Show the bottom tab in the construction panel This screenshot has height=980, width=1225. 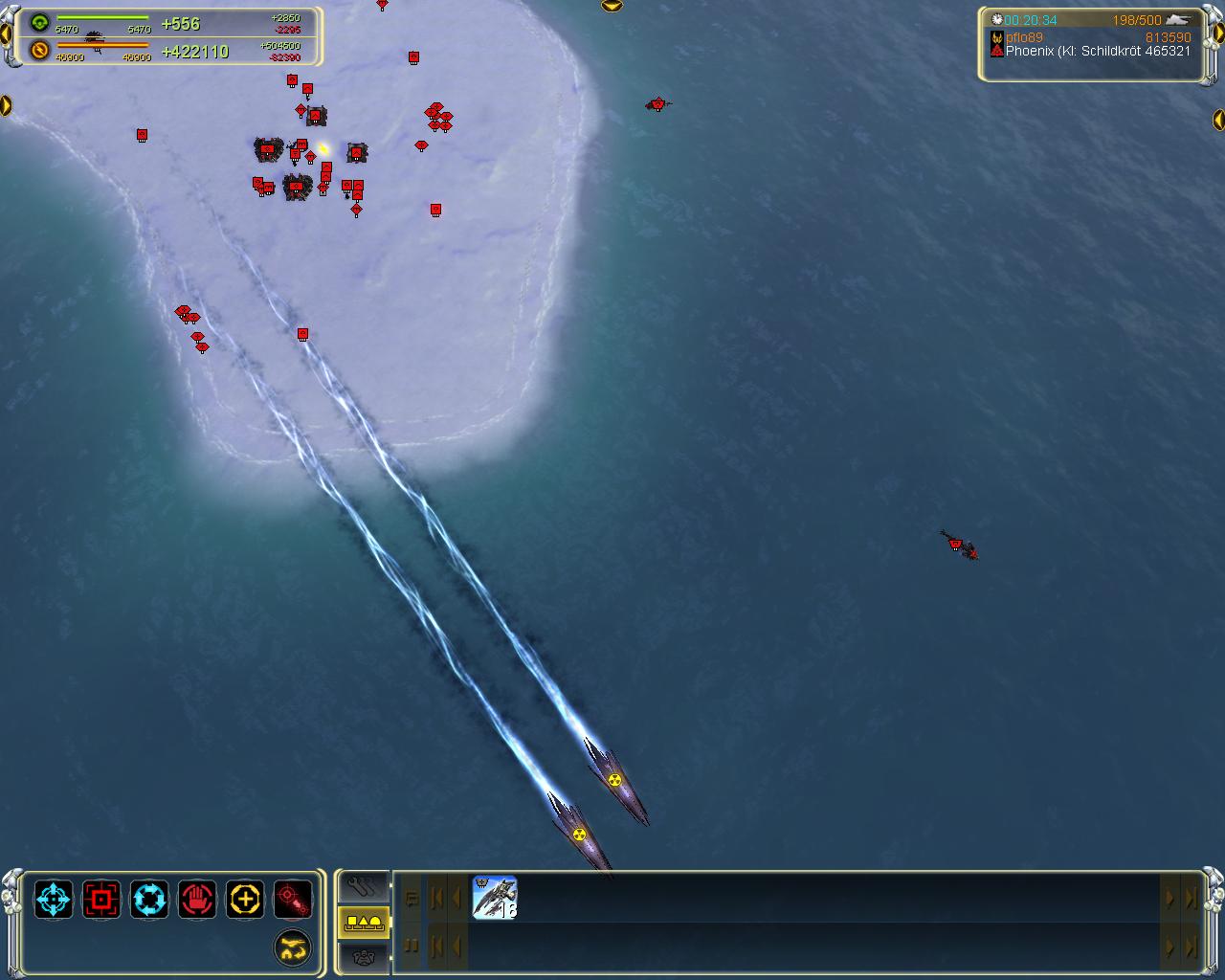tap(364, 954)
